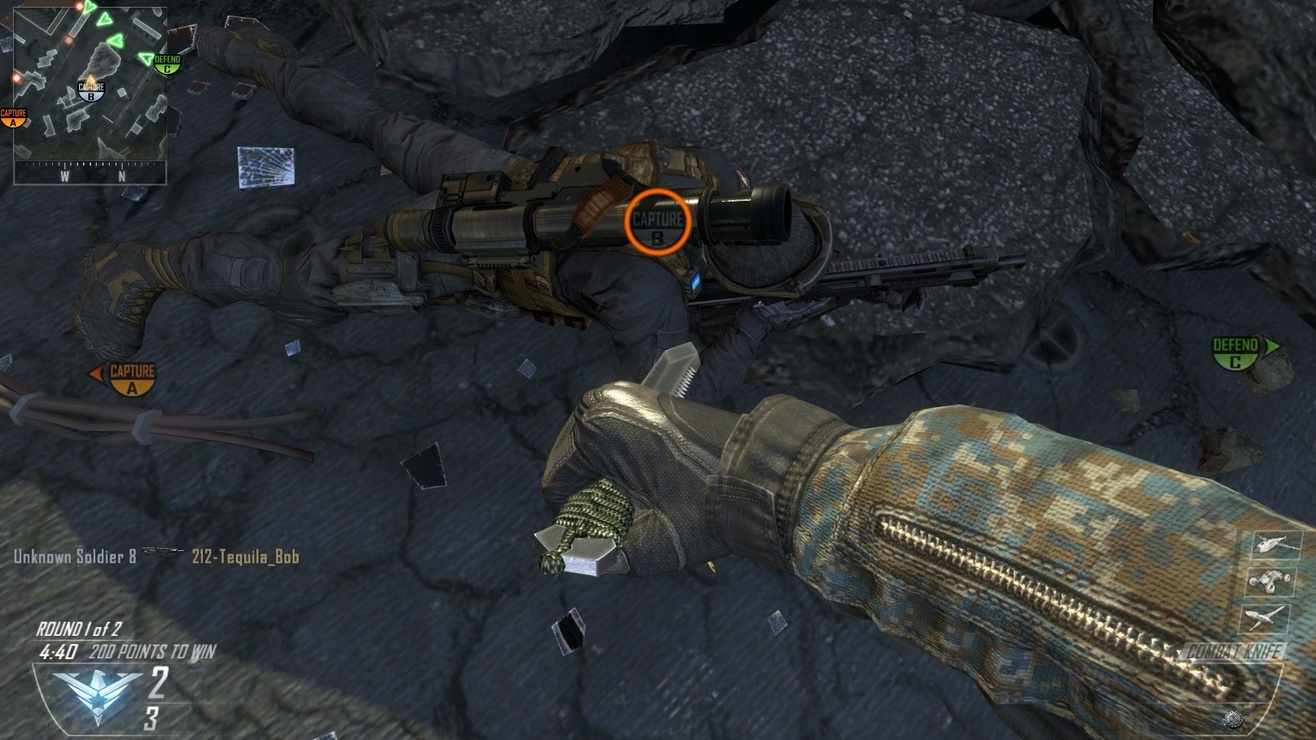Select Defend C marker on the minimap
The height and width of the screenshot is (740, 1316).
[167, 64]
